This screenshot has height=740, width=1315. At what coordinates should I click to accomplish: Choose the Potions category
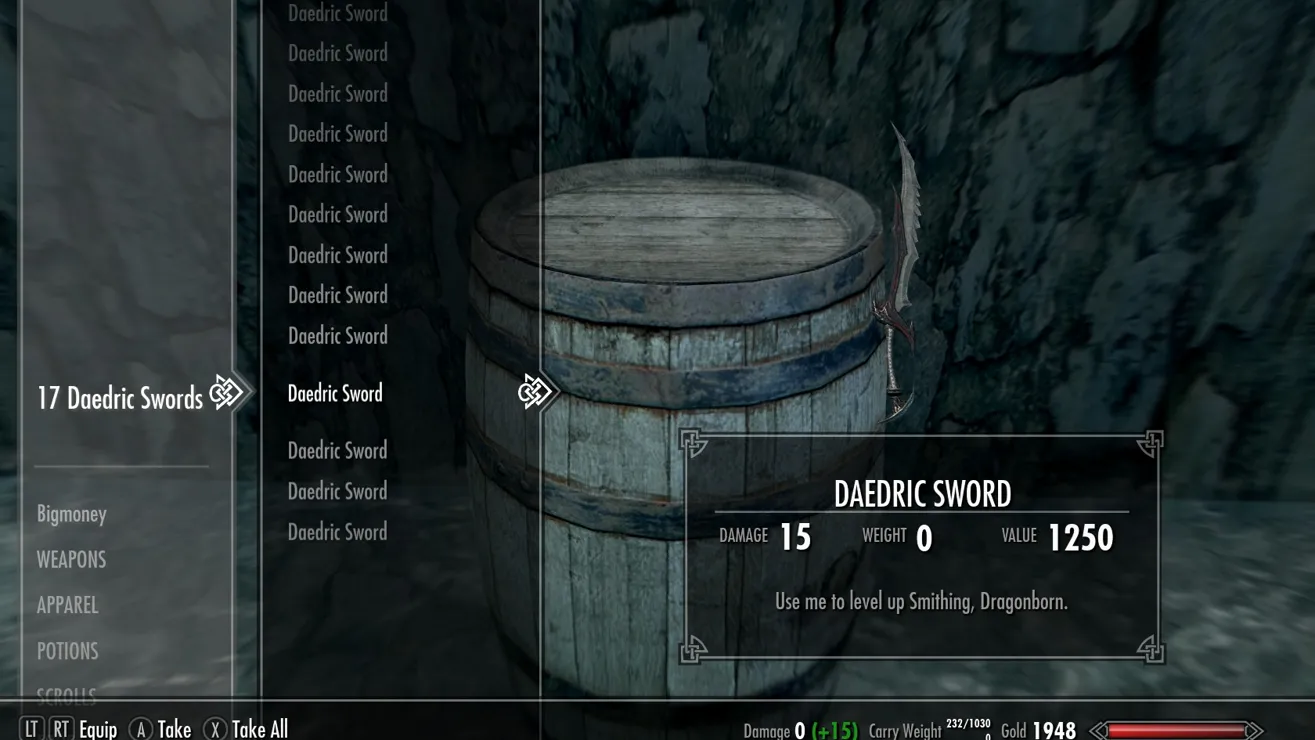(67, 651)
